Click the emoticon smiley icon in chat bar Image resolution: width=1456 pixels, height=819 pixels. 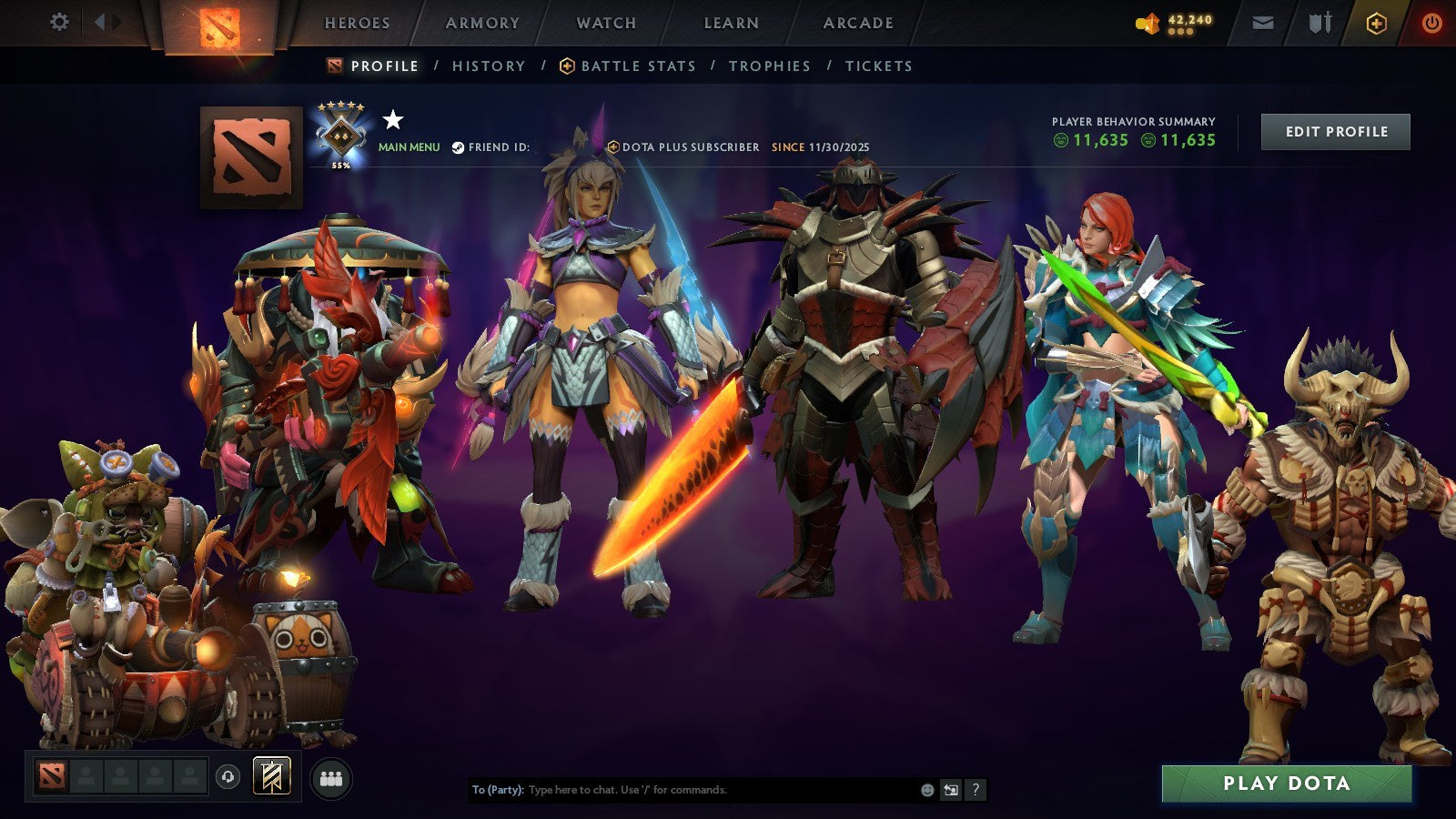[x=925, y=790]
